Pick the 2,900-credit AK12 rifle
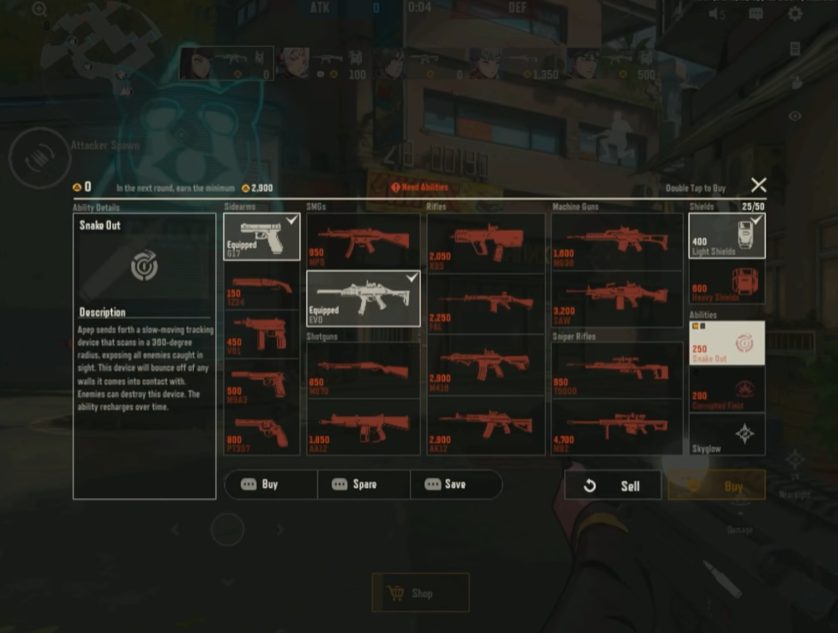This screenshot has height=633, width=838. point(486,426)
